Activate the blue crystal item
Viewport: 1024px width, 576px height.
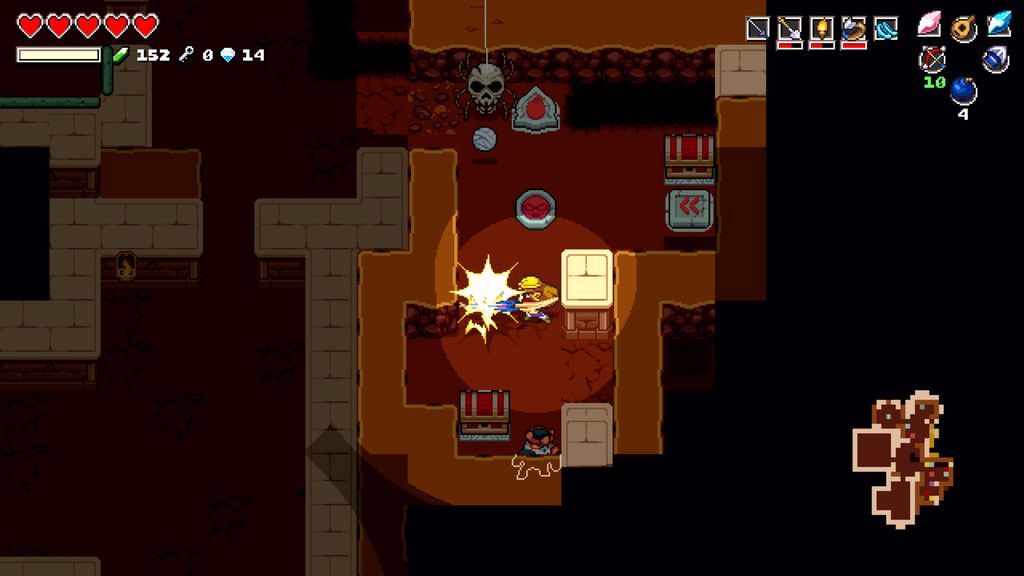[998, 25]
